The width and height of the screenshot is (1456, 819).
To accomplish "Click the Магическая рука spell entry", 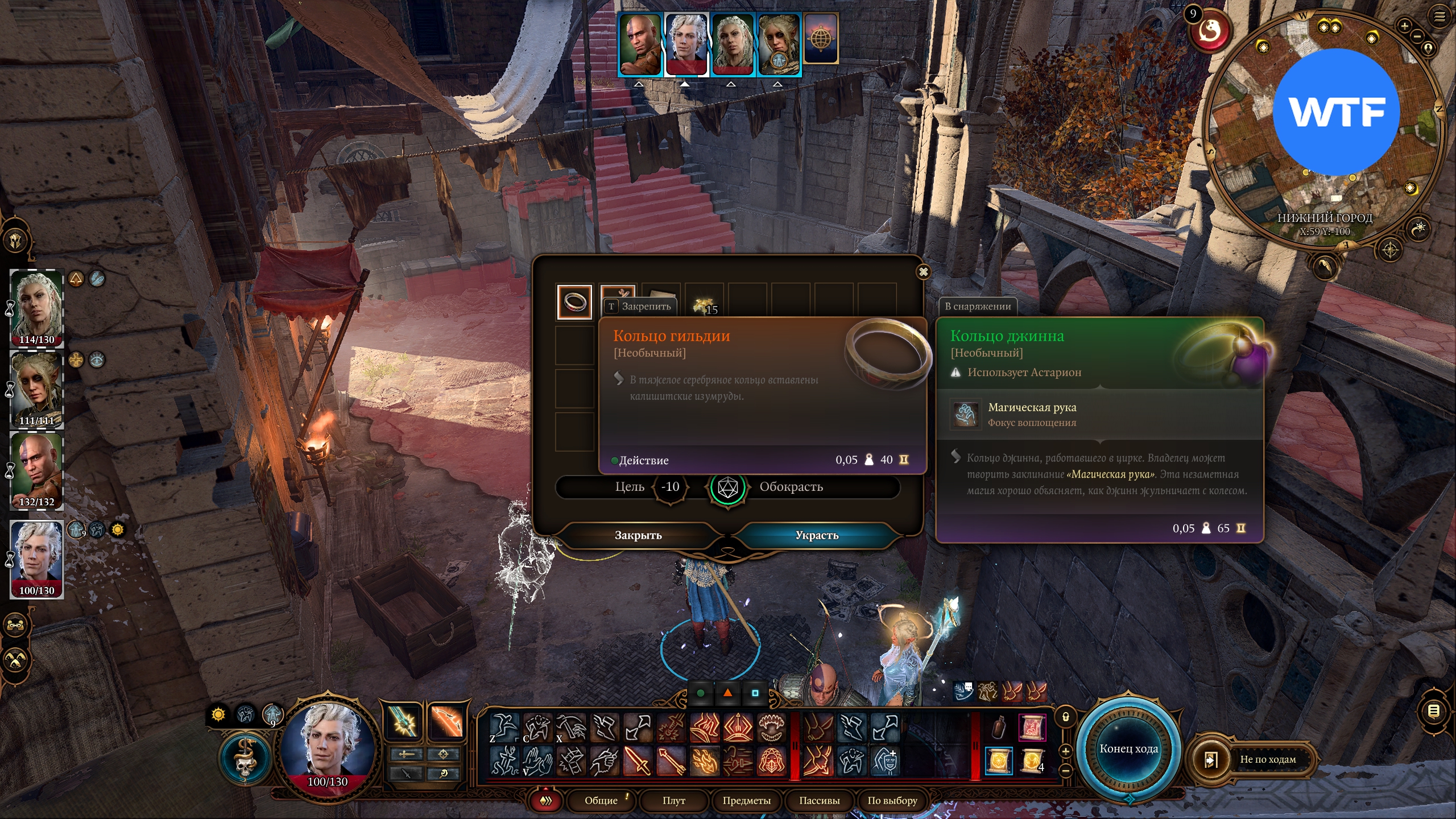I will point(1032,414).
